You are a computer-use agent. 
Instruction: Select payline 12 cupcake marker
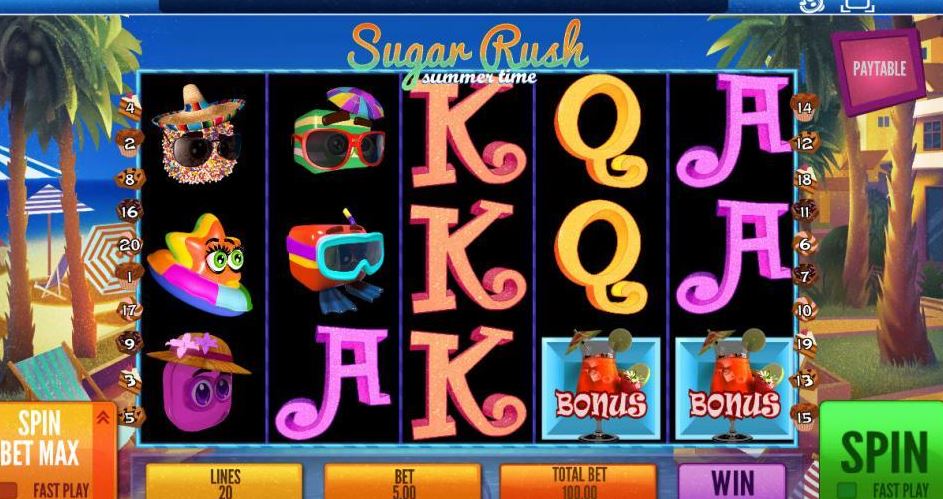tap(805, 143)
